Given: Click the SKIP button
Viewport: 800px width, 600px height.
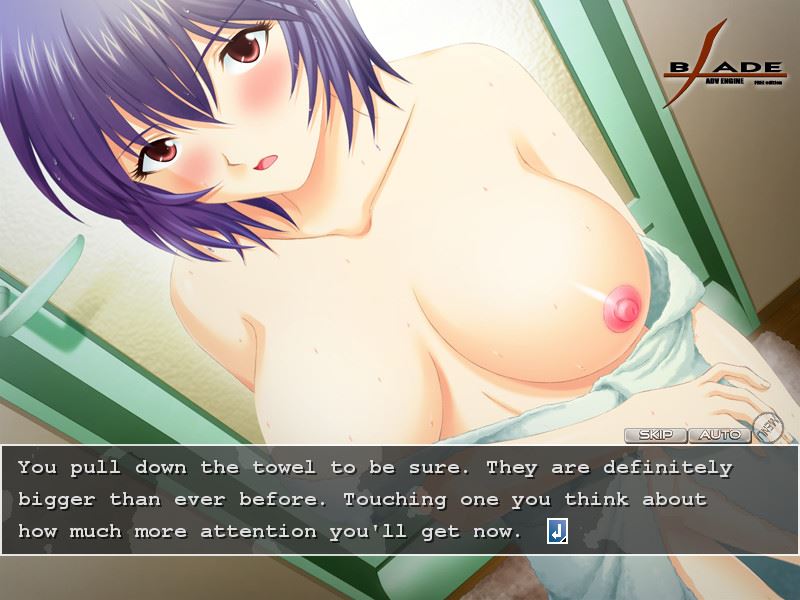Looking at the screenshot, I should click(656, 435).
